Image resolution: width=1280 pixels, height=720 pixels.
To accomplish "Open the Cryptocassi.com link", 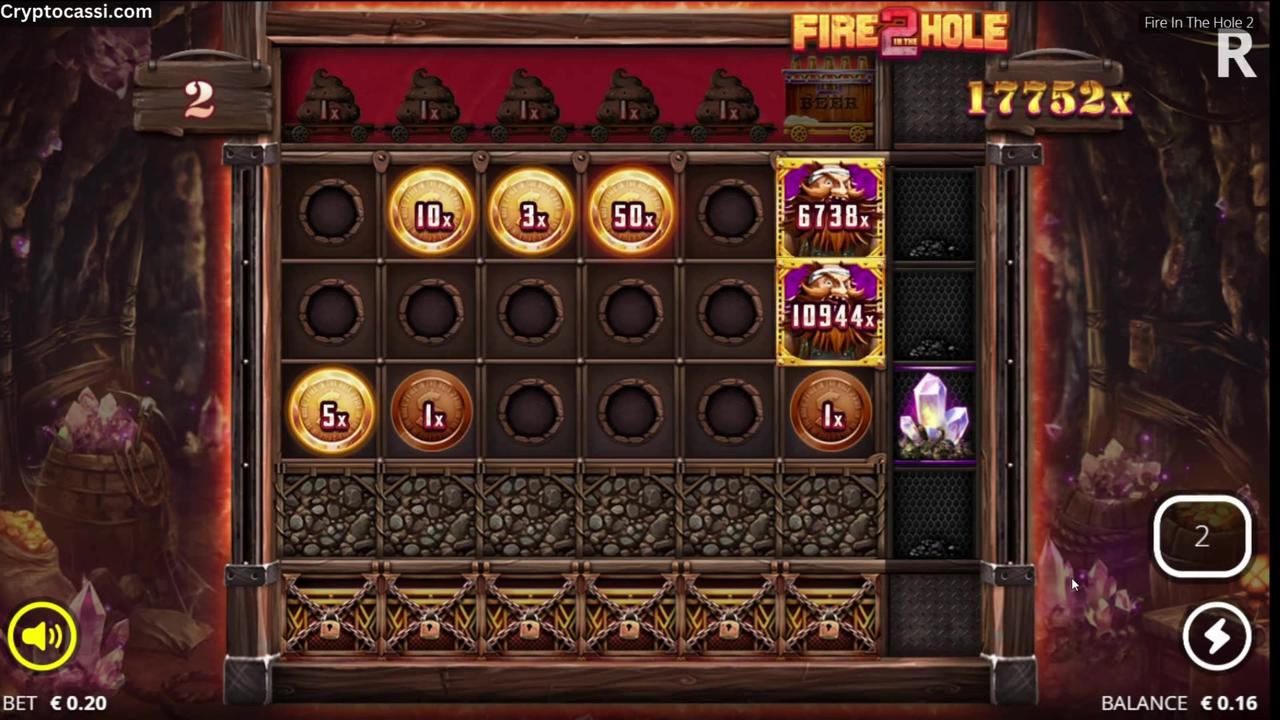I will coord(76,12).
